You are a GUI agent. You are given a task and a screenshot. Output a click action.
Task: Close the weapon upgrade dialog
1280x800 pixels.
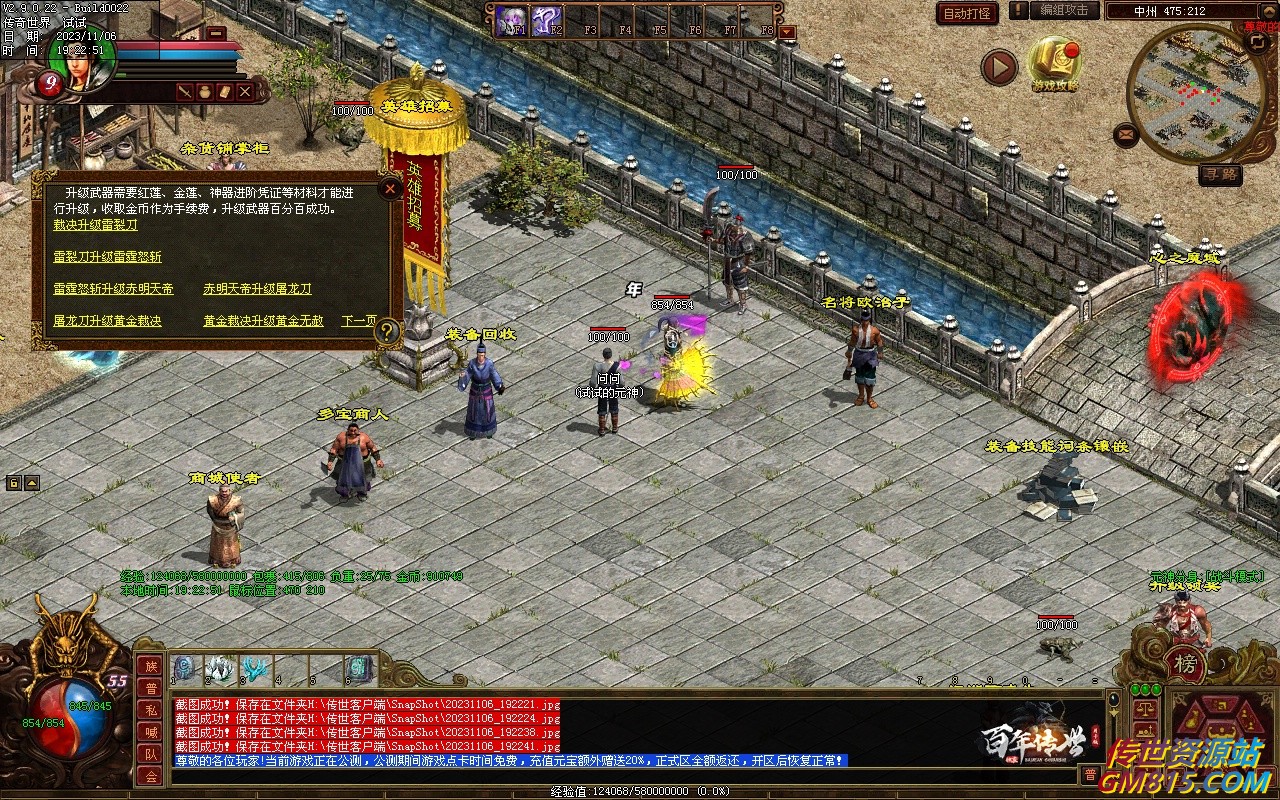pyautogui.click(x=391, y=188)
